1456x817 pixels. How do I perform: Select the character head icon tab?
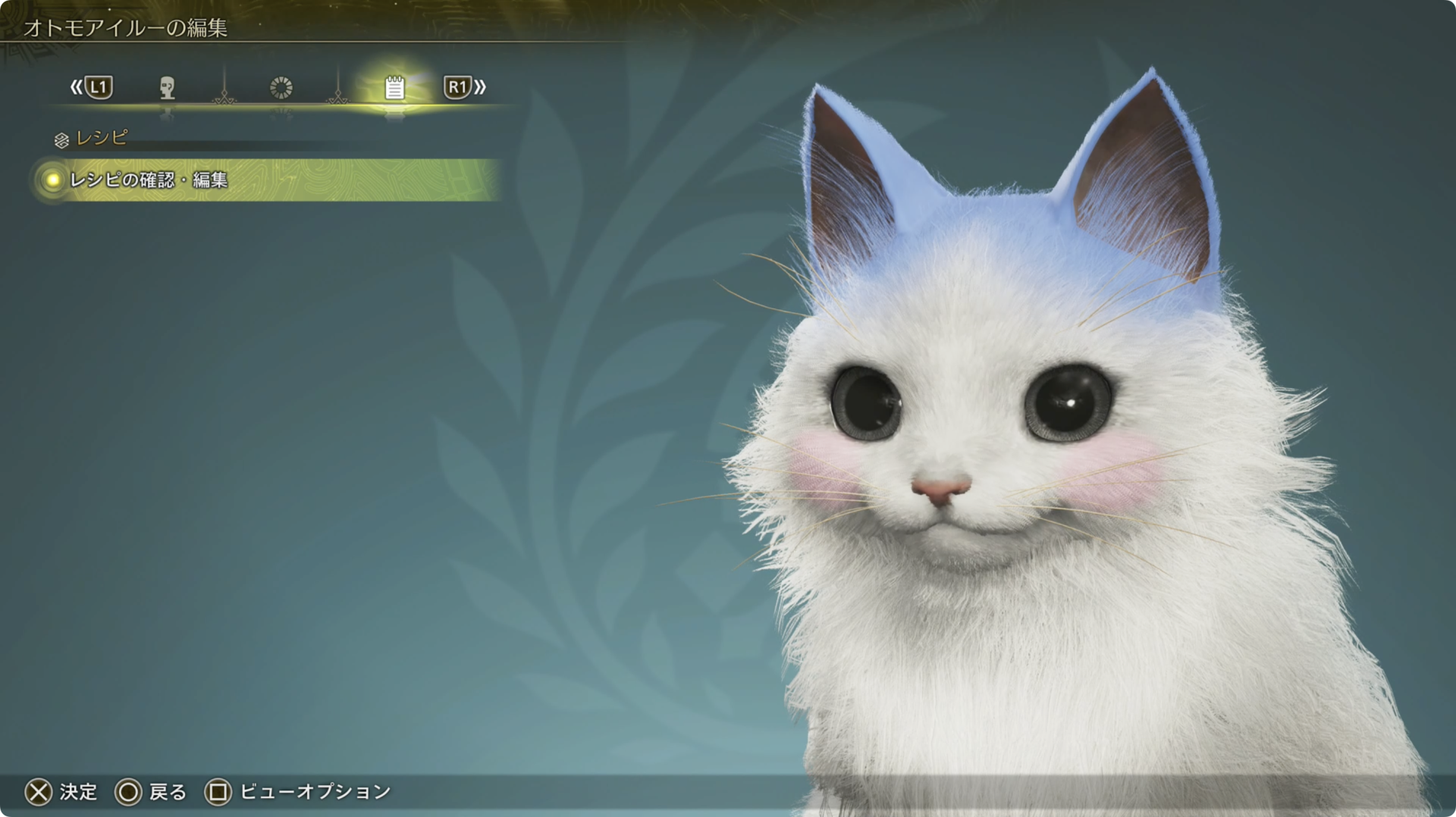point(168,89)
